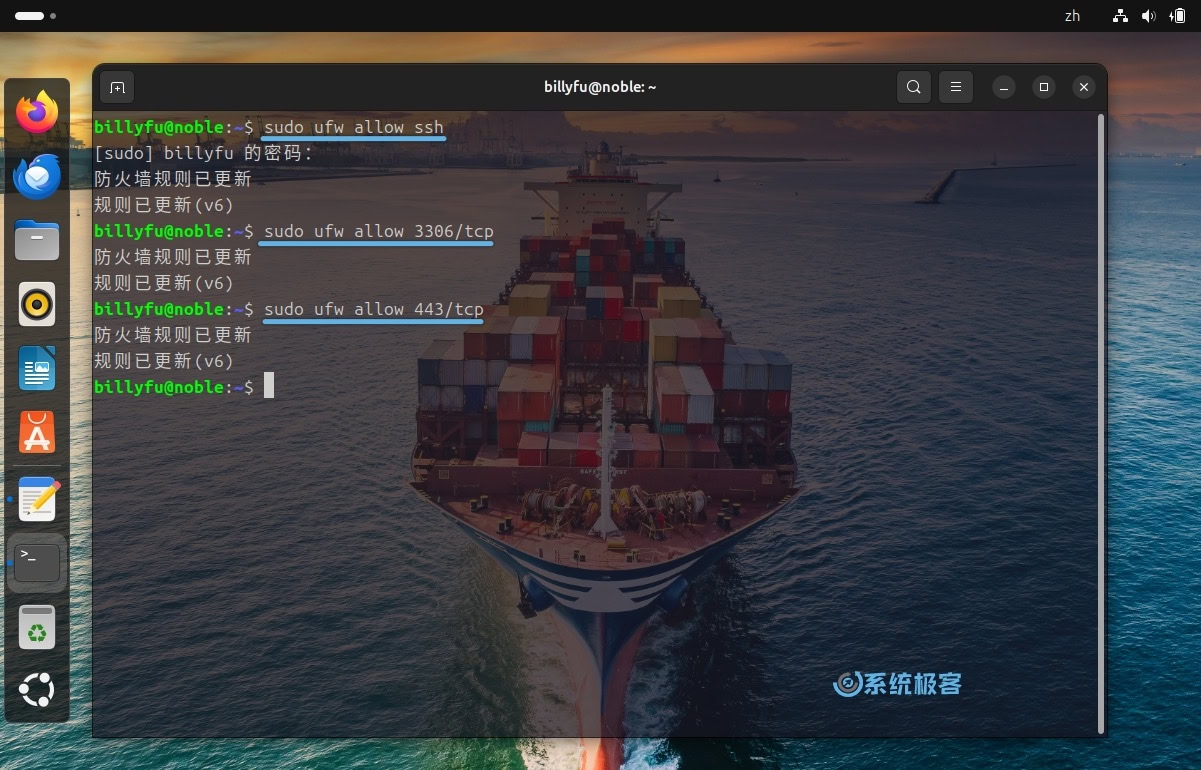
Task: Click the volume icon in the top bar
Action: pos(1148,16)
